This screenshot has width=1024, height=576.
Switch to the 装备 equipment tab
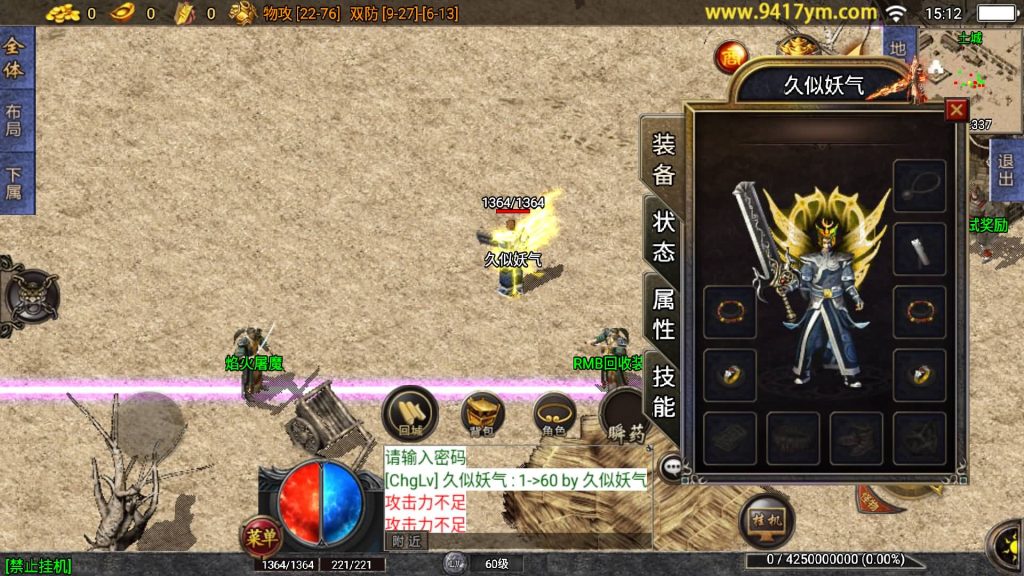(664, 158)
